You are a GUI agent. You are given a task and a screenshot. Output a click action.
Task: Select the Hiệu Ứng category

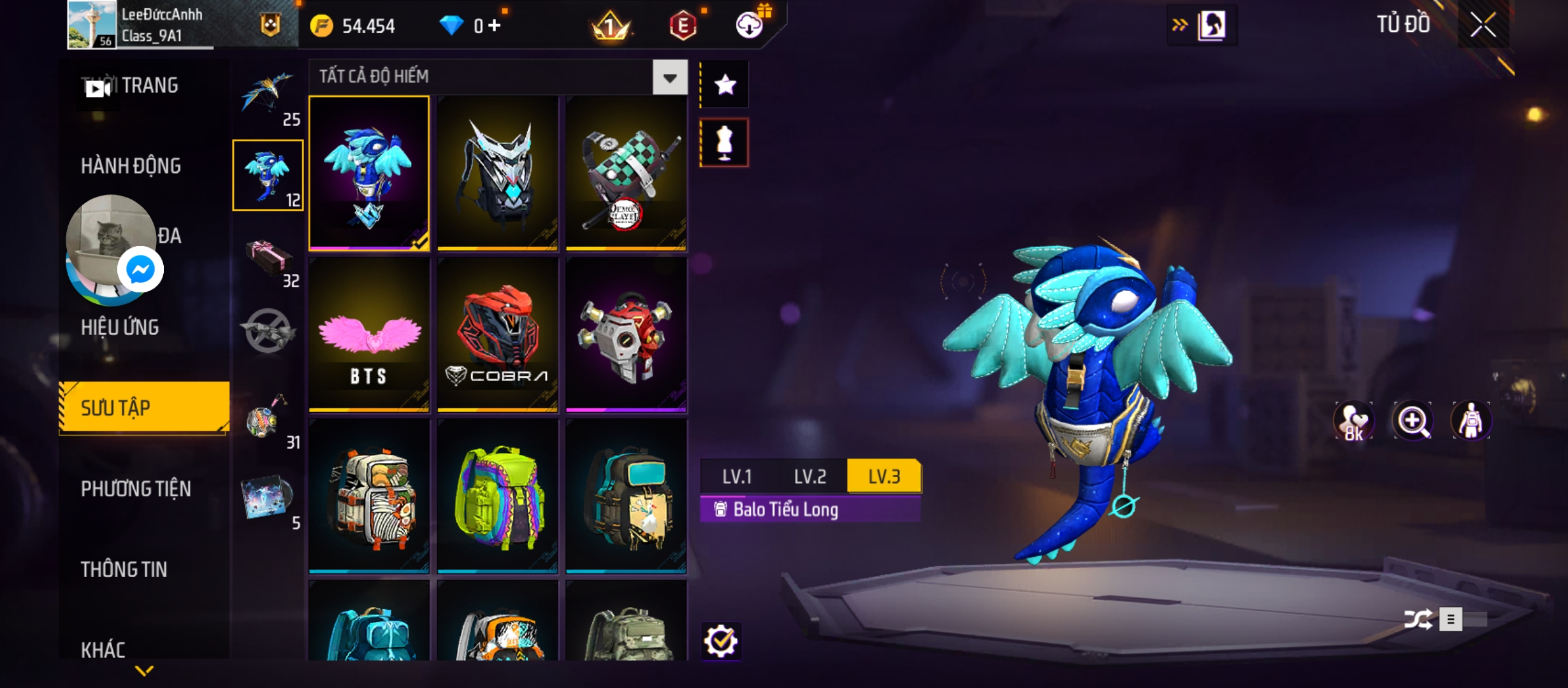[120, 327]
